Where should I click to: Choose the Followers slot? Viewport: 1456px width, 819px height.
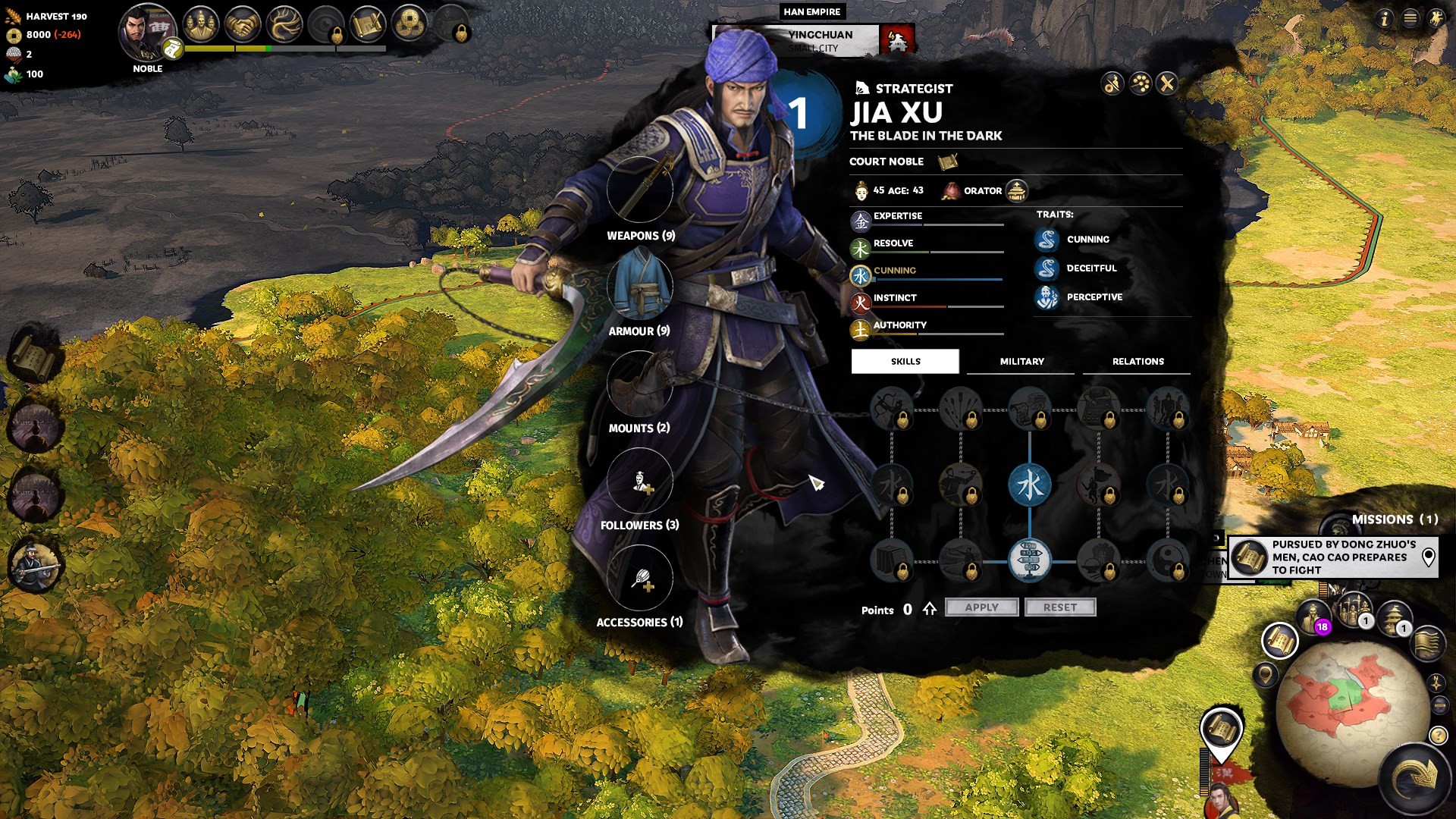click(640, 481)
